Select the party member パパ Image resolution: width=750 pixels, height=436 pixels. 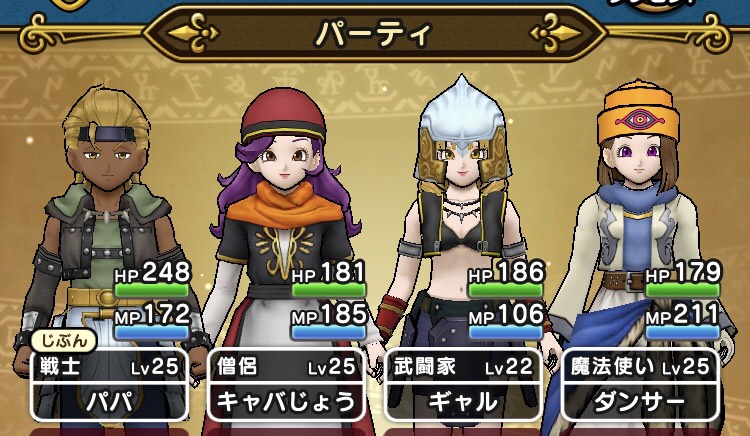click(x=109, y=385)
